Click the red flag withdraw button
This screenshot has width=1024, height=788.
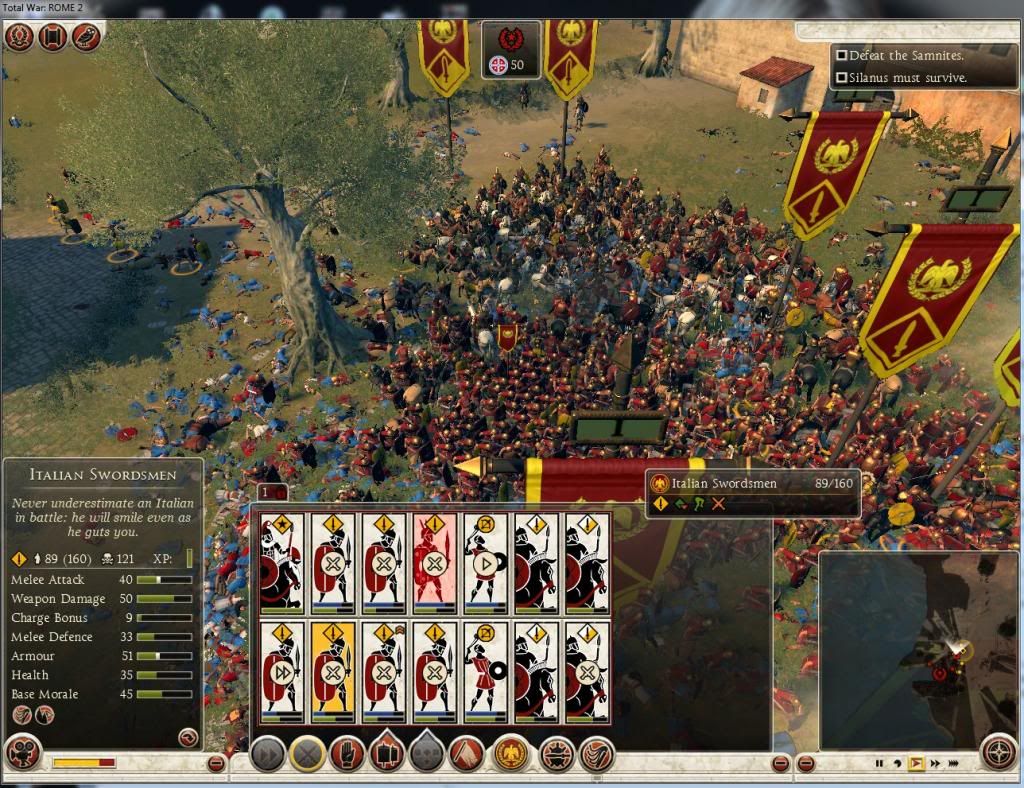[x=466, y=753]
